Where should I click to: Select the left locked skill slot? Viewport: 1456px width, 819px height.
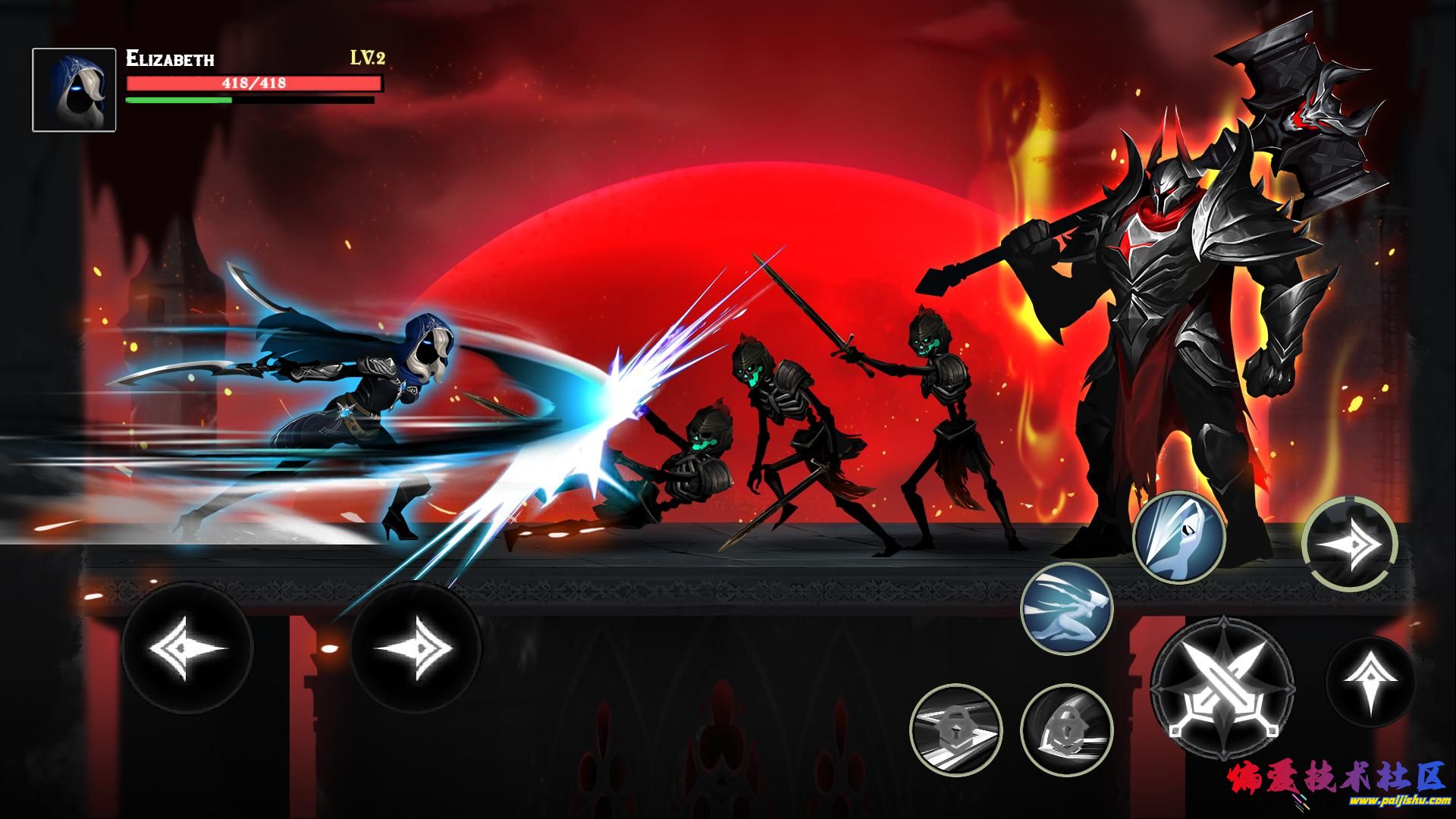(x=955, y=730)
